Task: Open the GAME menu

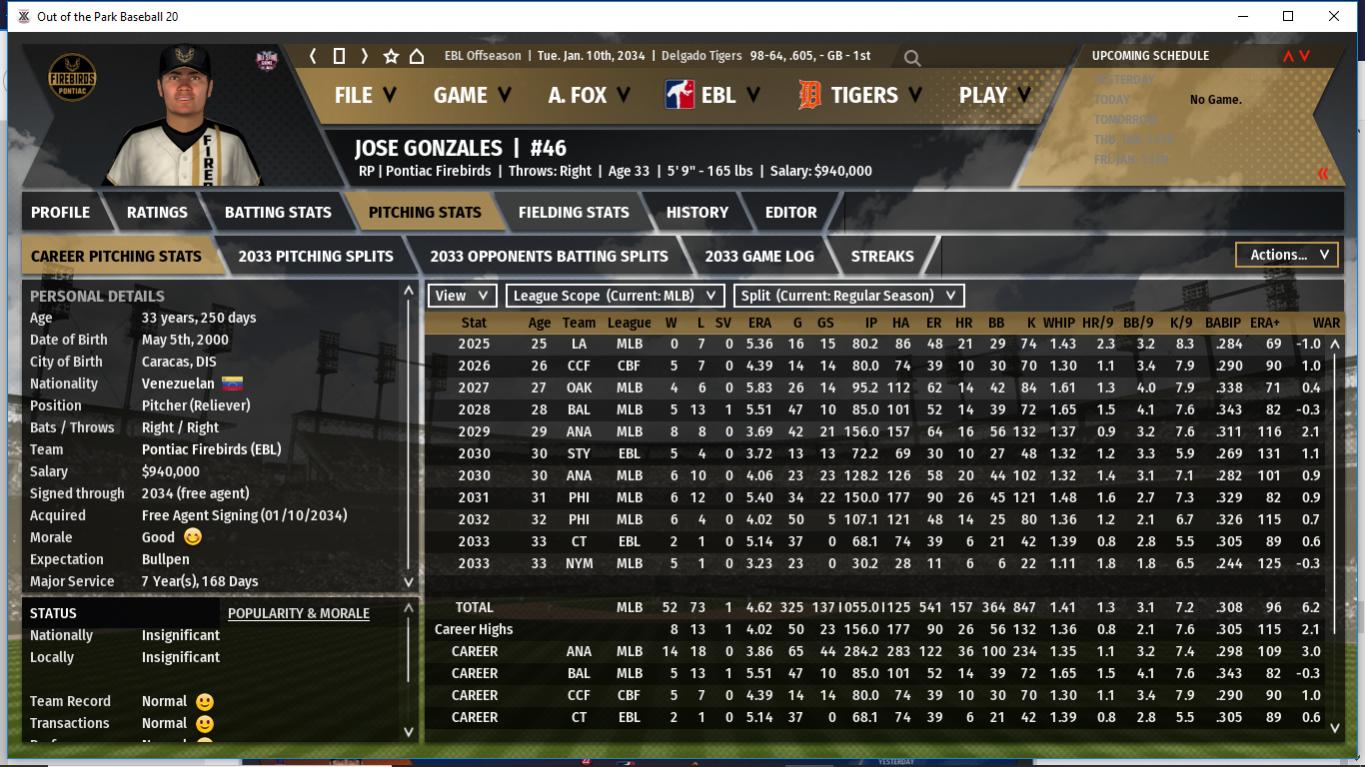Action: point(472,95)
